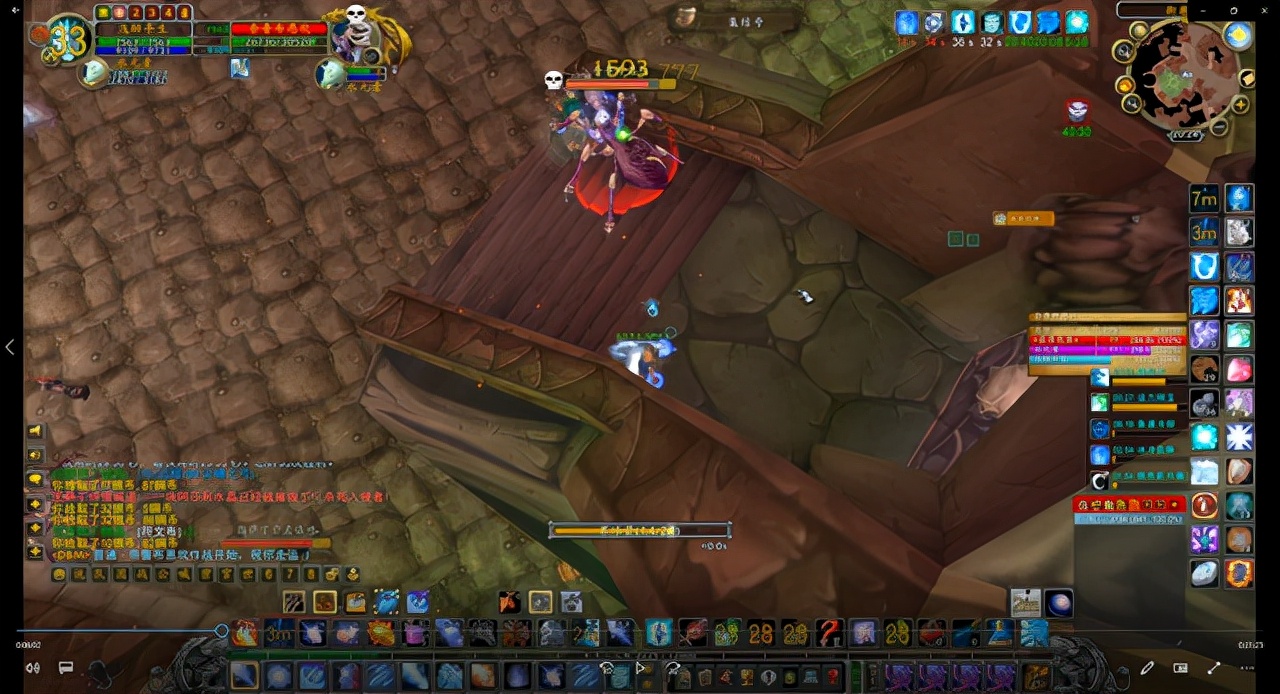Select the pet water elemental portrait
The image size is (1280, 694).
pyautogui.click(x=93, y=72)
